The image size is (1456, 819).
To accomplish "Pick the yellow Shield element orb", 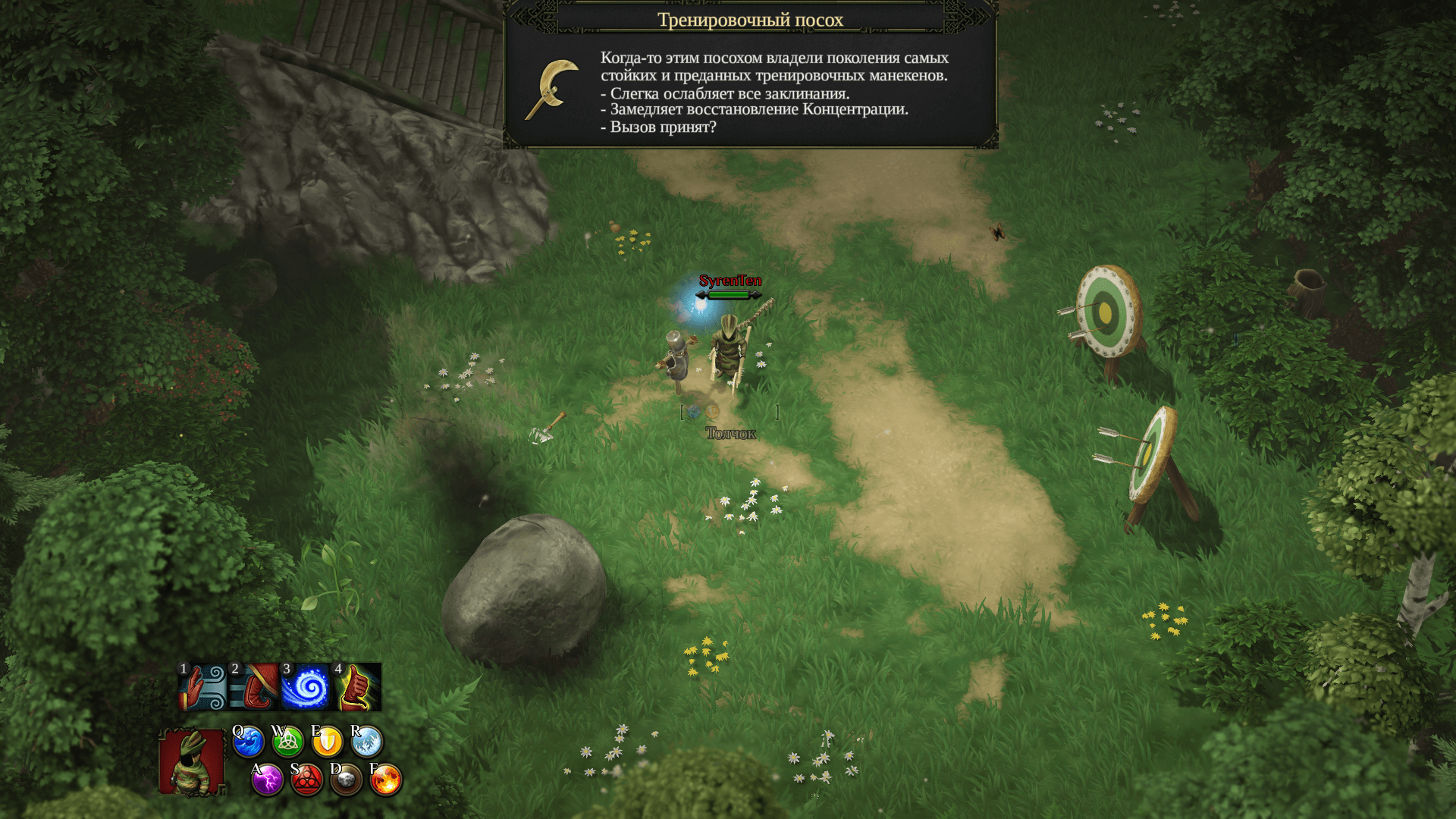I will (327, 742).
